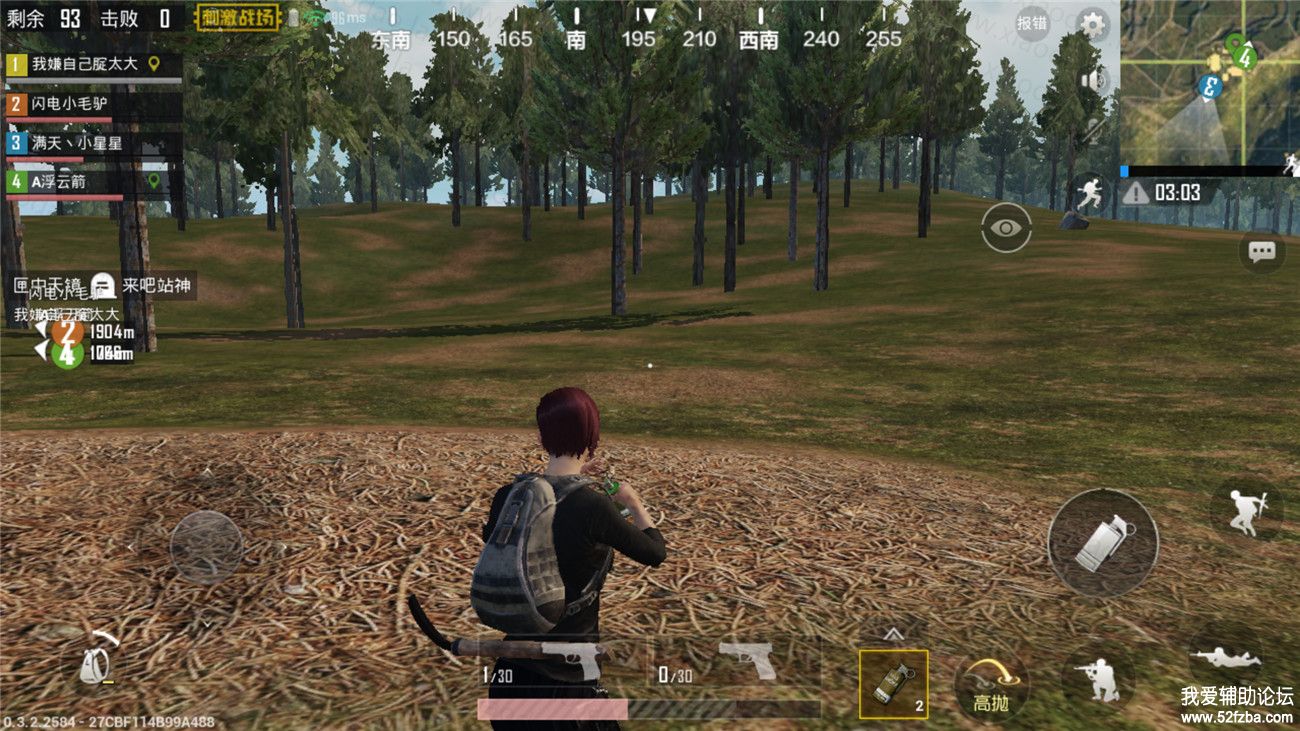Toggle the 高抛 throw mode
Viewport: 1300px width, 731px height.
click(990, 686)
